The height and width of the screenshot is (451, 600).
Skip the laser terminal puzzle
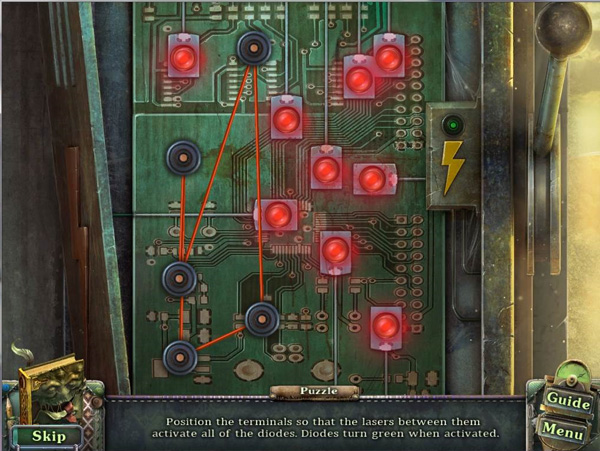48,435
